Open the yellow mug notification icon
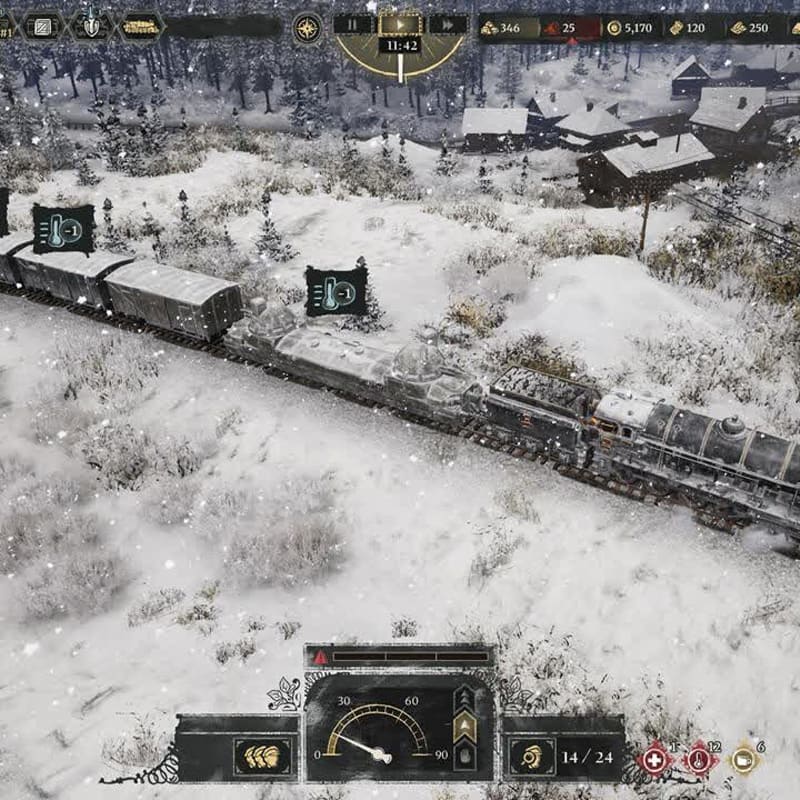 click(743, 759)
